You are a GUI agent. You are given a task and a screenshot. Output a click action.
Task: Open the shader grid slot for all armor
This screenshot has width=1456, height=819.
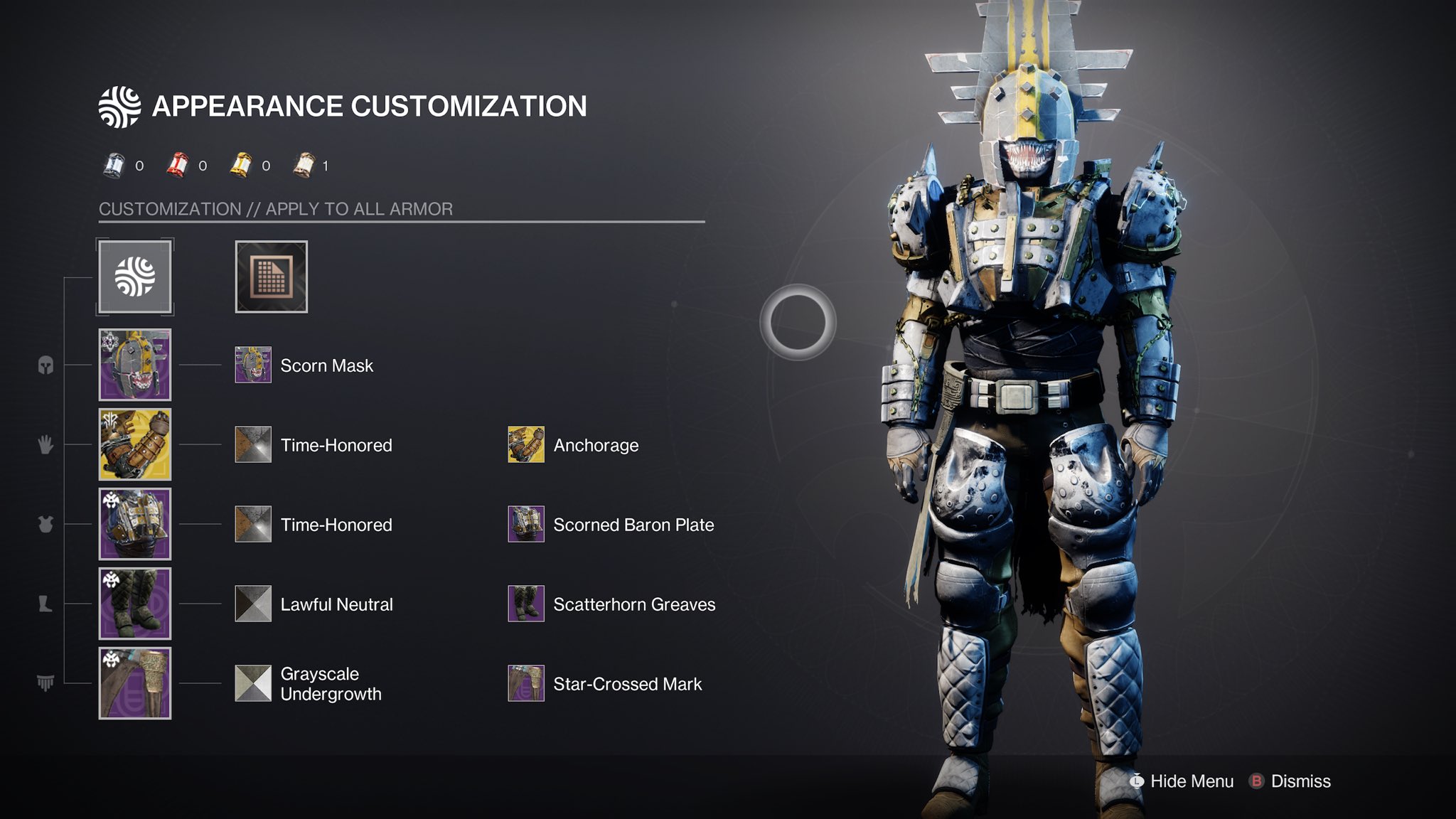(272, 277)
